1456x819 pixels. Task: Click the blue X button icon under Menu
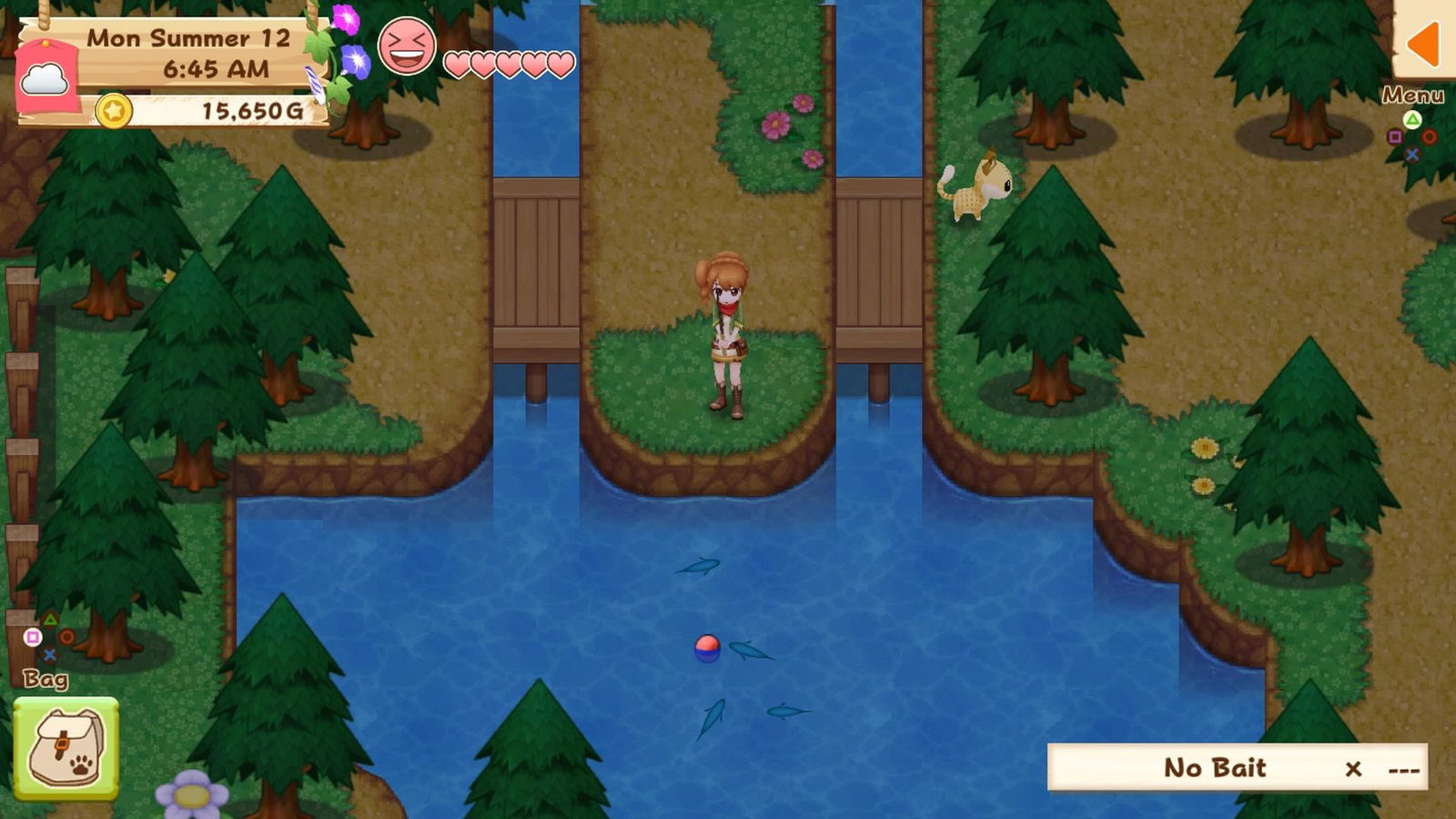[x=1411, y=154]
